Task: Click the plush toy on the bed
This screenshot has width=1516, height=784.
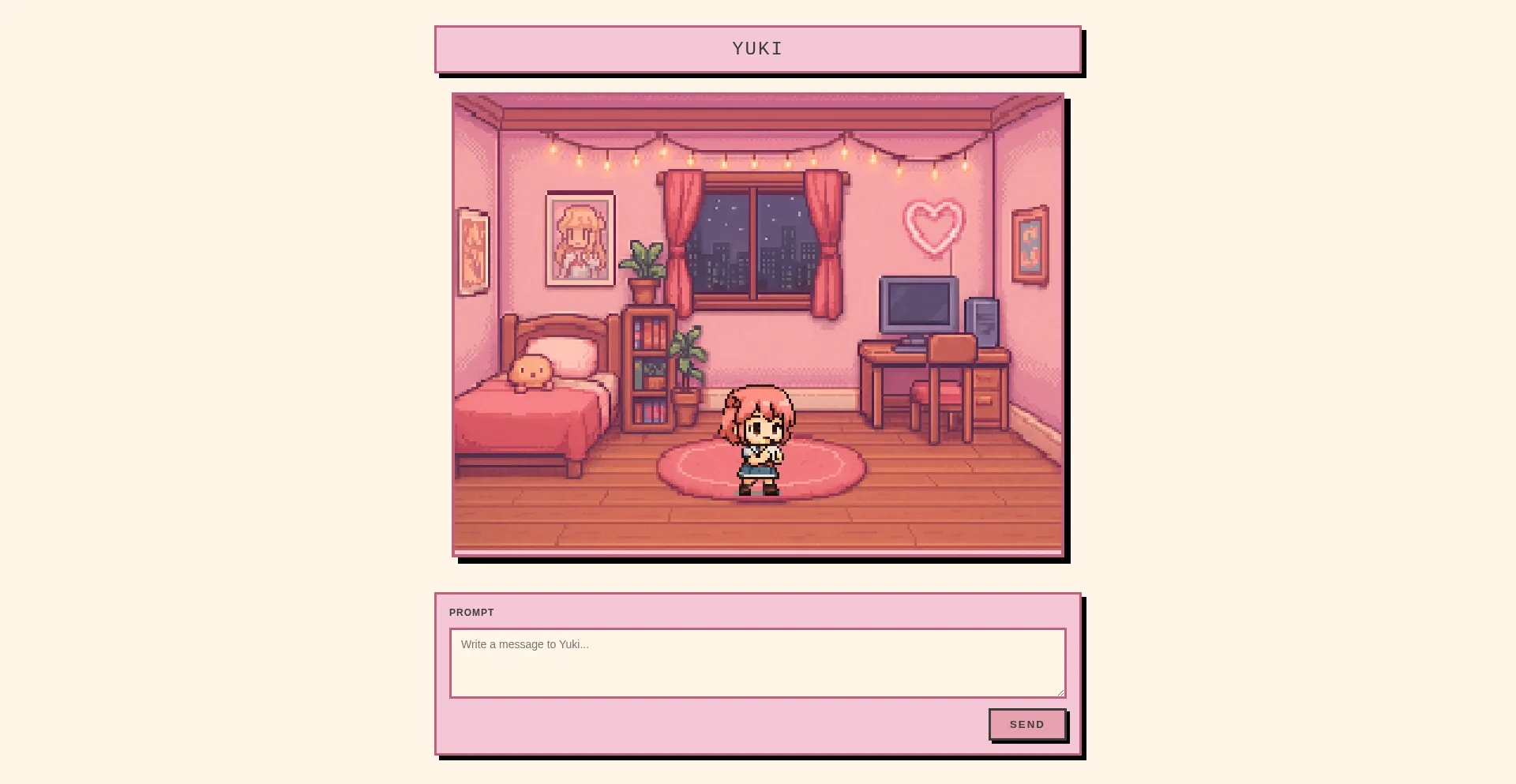Action: [531, 369]
